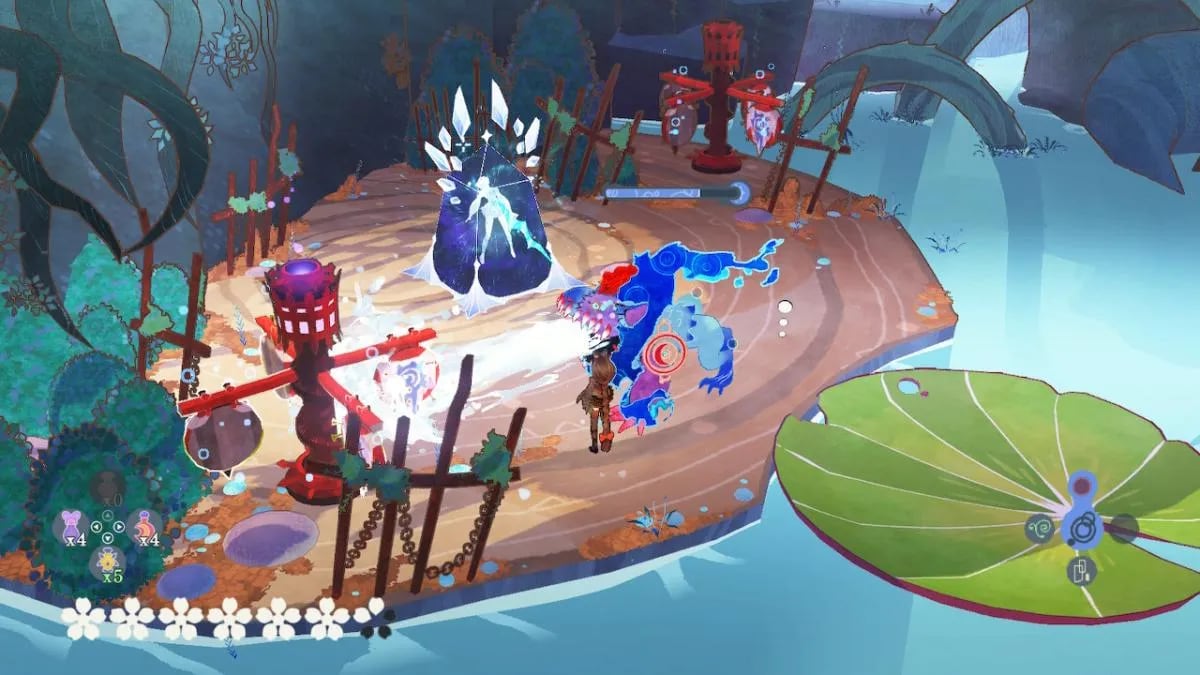
Task: Click the item wheel's down arrow
Action: pyautogui.click(x=107, y=538)
